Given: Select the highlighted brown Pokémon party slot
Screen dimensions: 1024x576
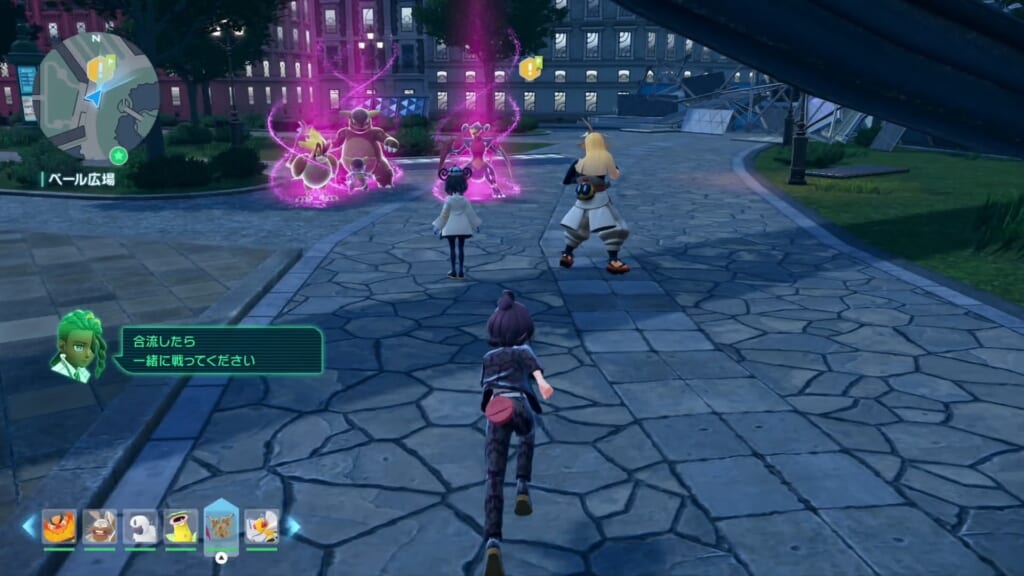Looking at the screenshot, I should (x=220, y=524).
